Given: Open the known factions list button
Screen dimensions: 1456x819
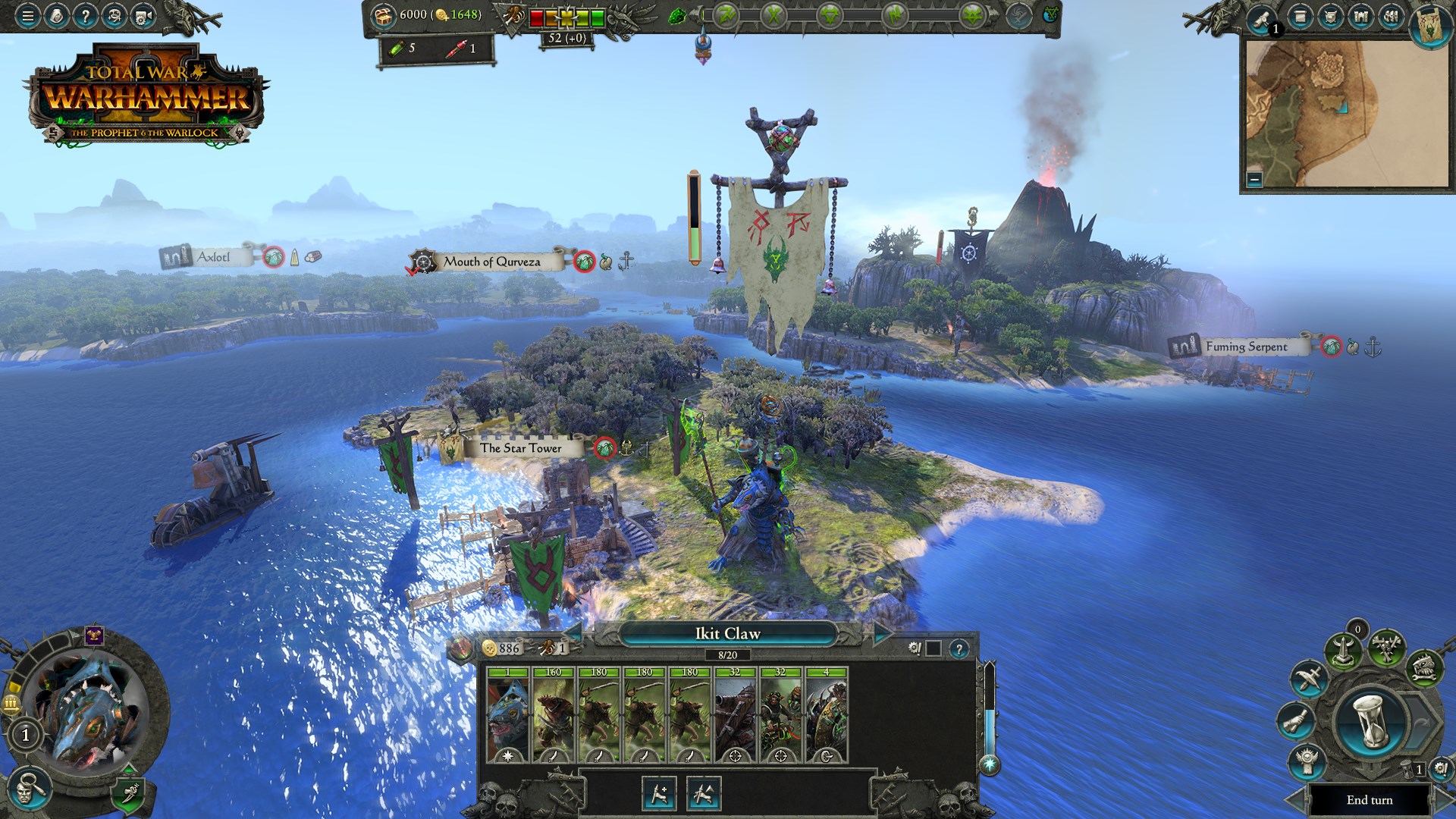Looking at the screenshot, I should [x=1391, y=17].
